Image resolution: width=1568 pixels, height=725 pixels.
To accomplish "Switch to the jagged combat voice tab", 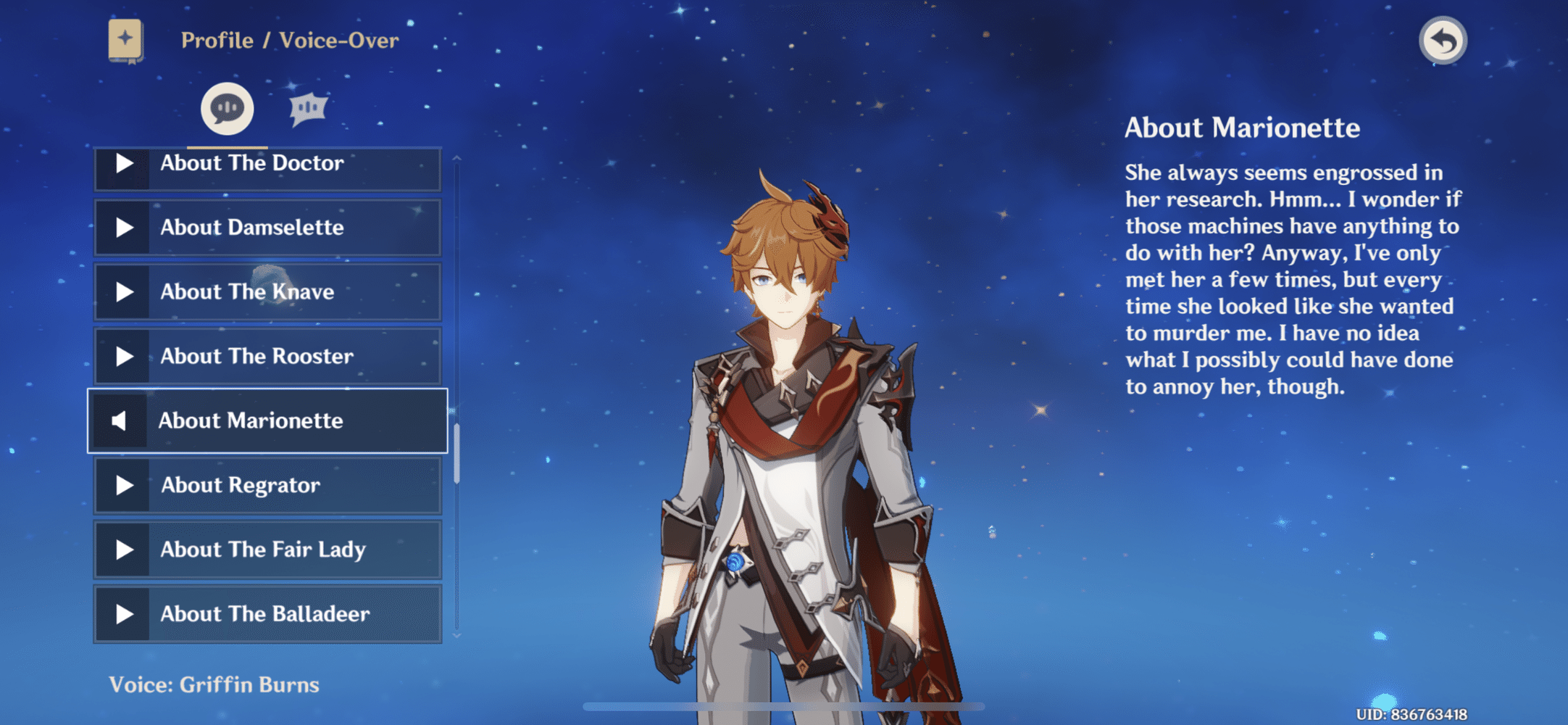I will (309, 109).
